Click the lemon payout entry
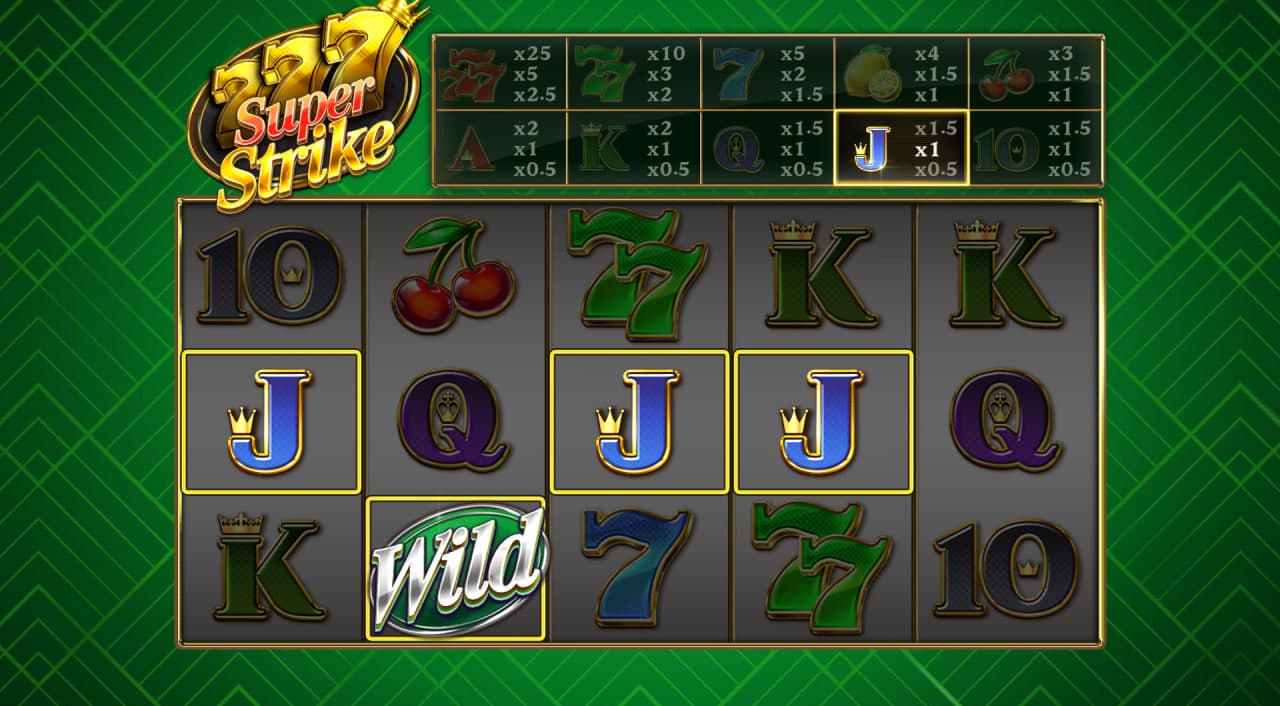Viewport: 1280px width, 706px height. point(901,74)
